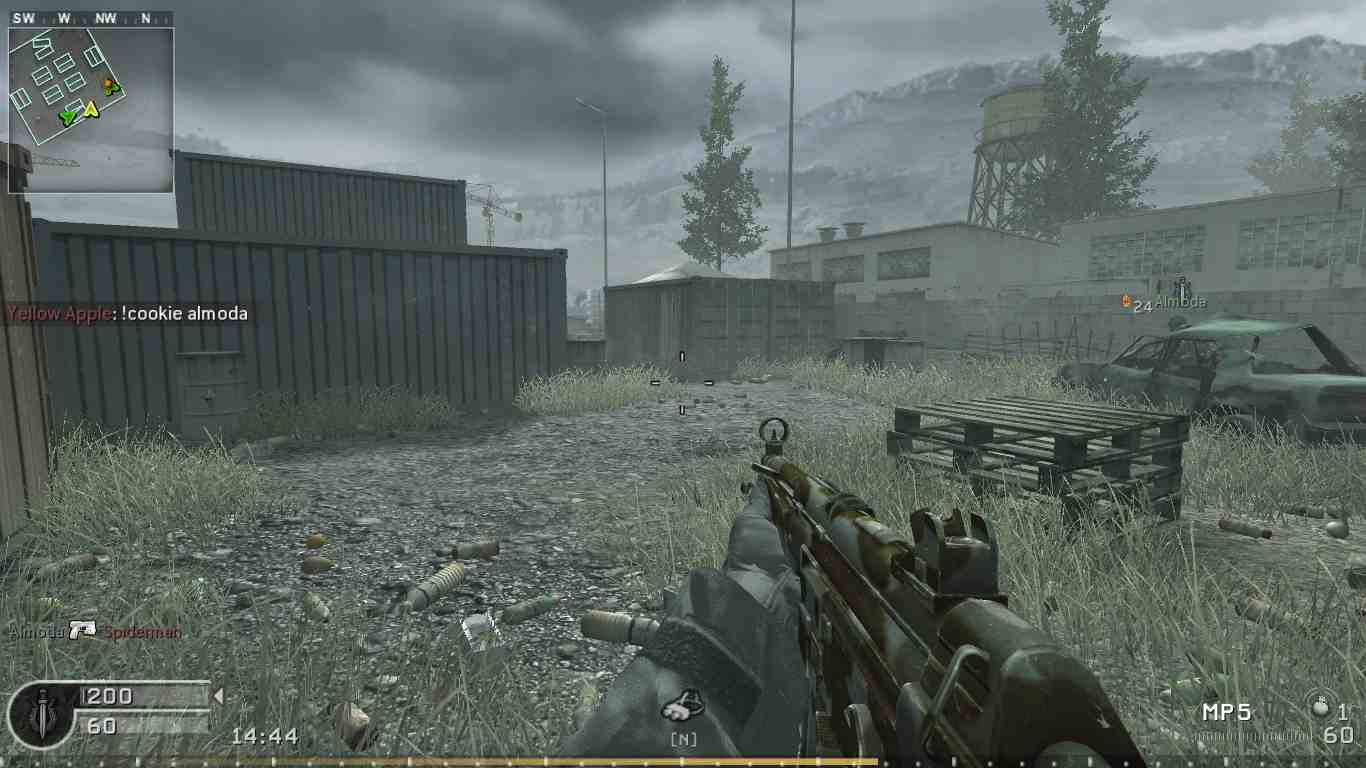This screenshot has width=1366, height=768.
Task: Click the smoke grenade icon above the compass
Action: (685, 703)
